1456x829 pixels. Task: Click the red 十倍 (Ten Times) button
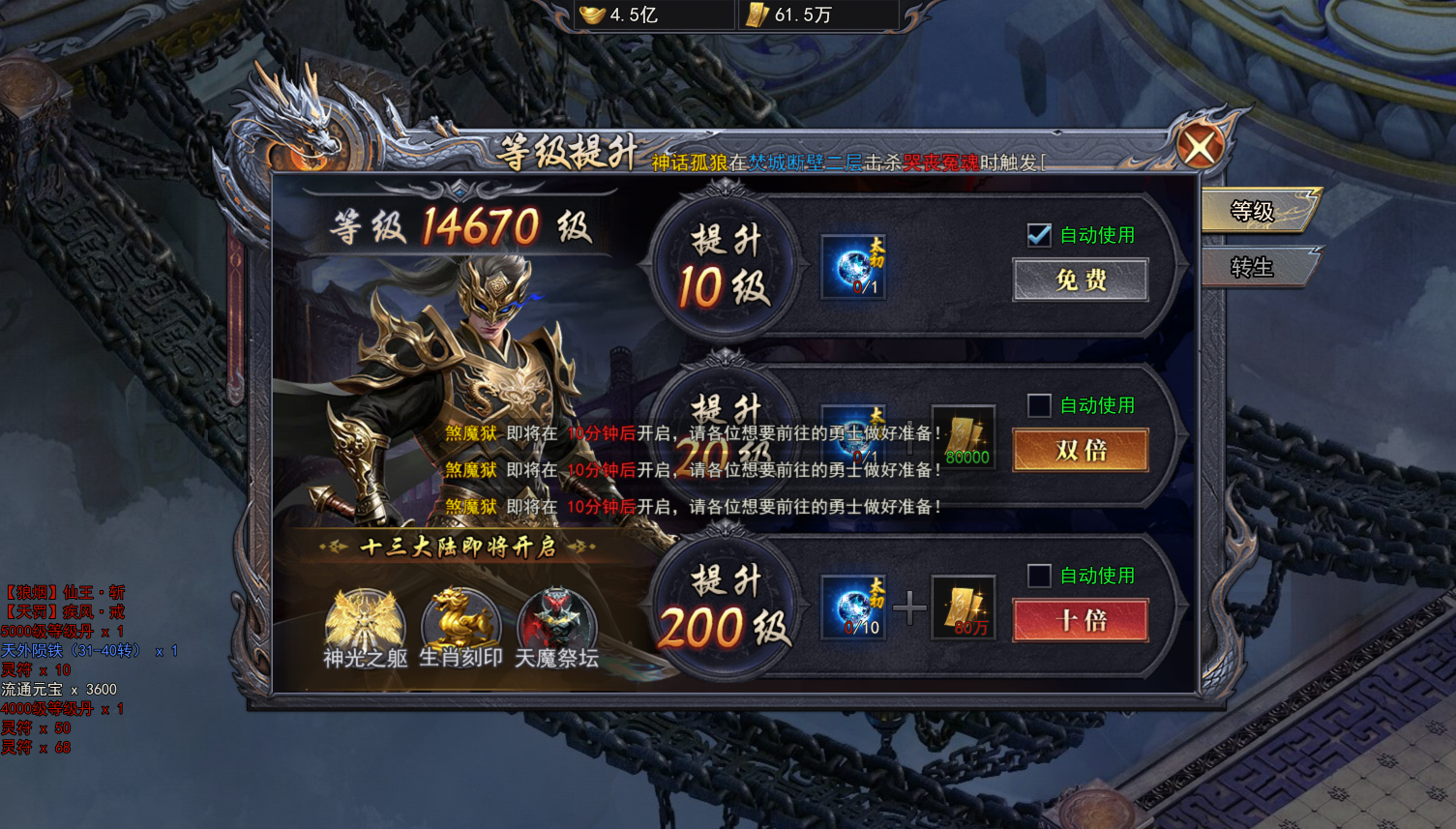coord(1080,621)
